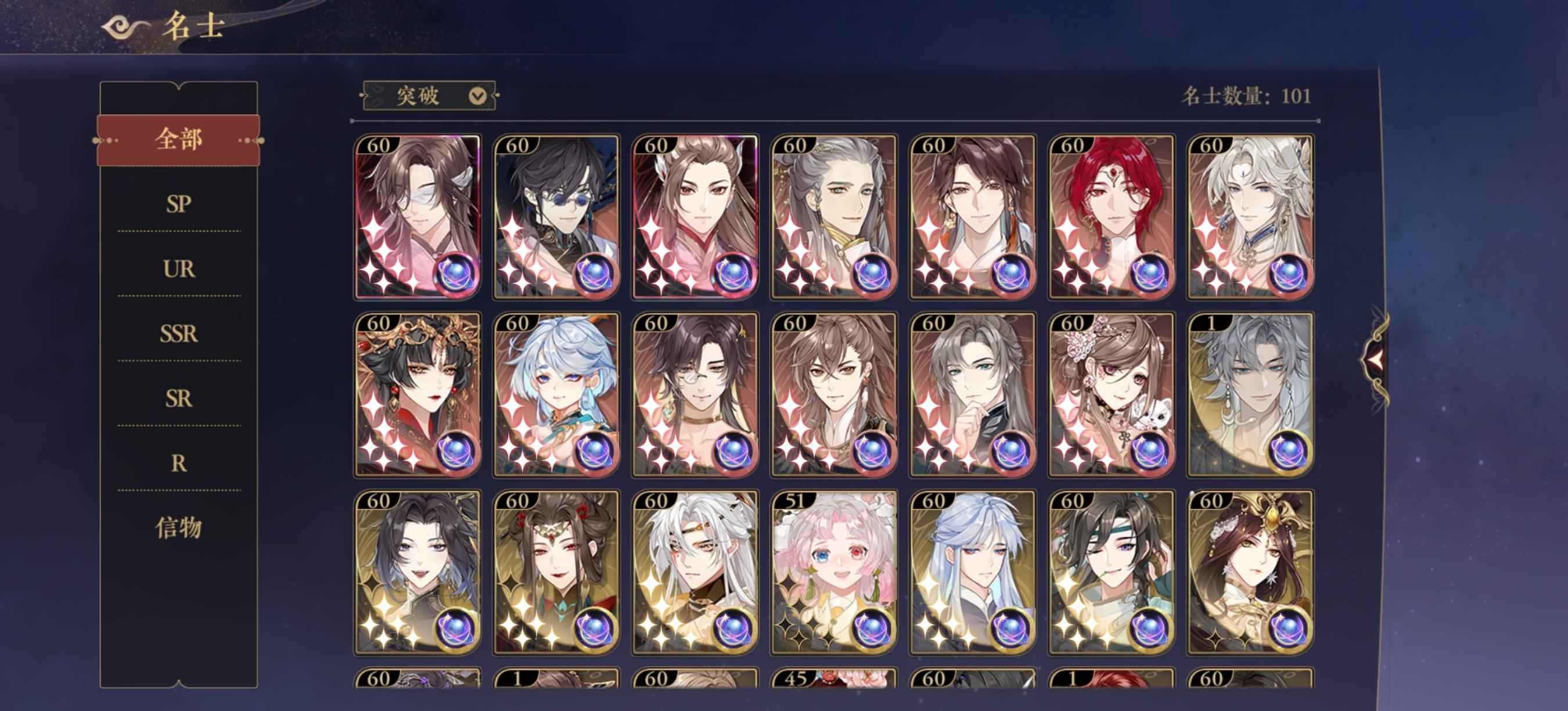1568x711 pixels.
Task: Select the black-haired golden headdress character card
Action: coord(418,394)
